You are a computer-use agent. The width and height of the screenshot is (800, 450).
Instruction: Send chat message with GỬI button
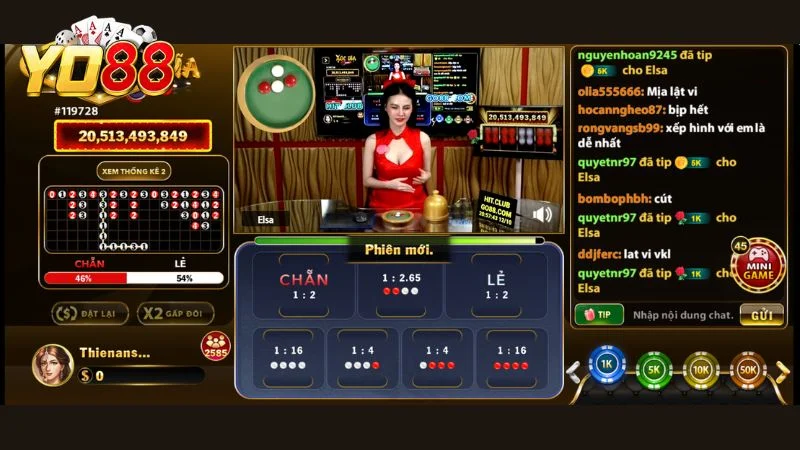click(761, 315)
